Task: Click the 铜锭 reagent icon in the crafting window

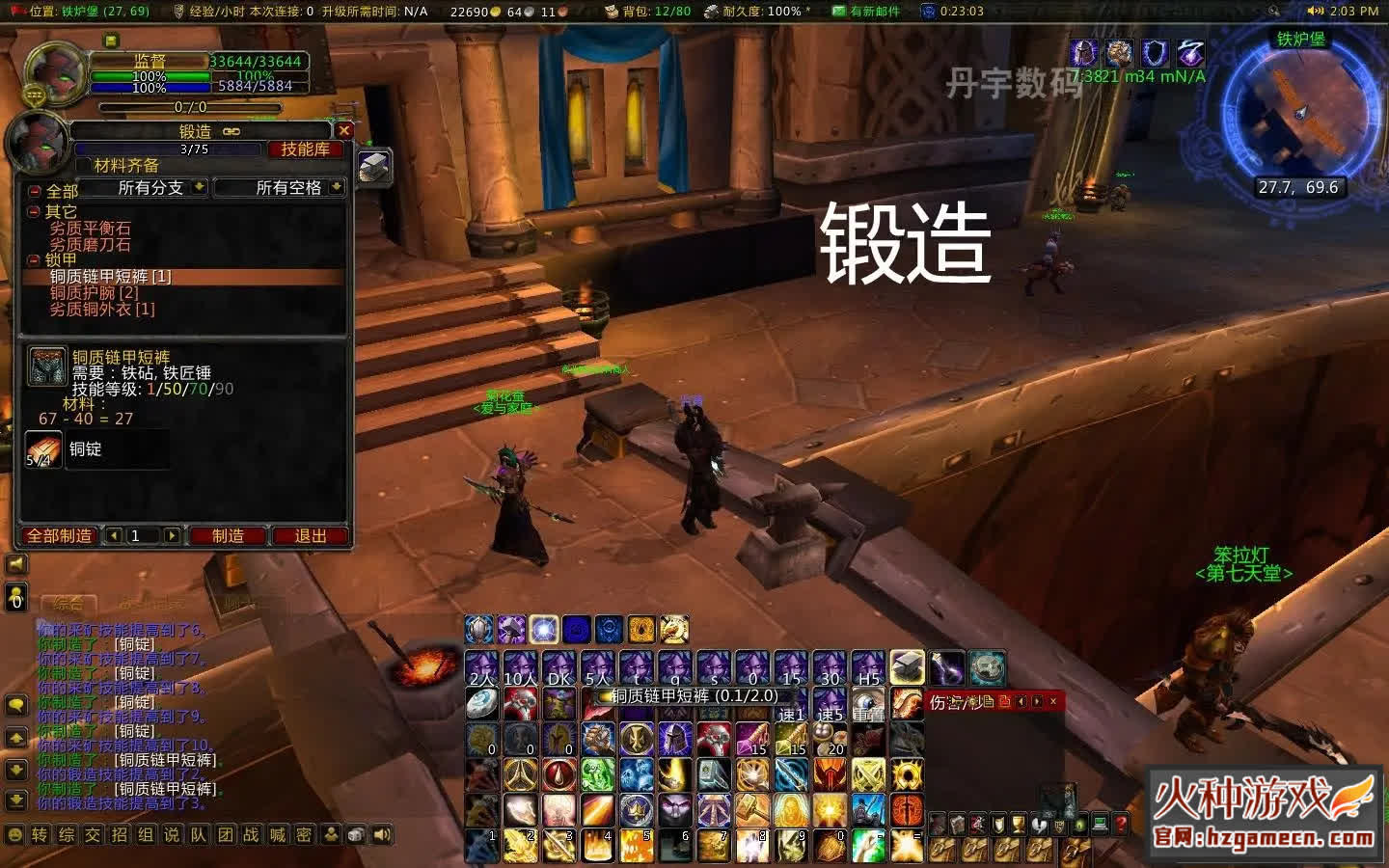Action: (x=43, y=448)
